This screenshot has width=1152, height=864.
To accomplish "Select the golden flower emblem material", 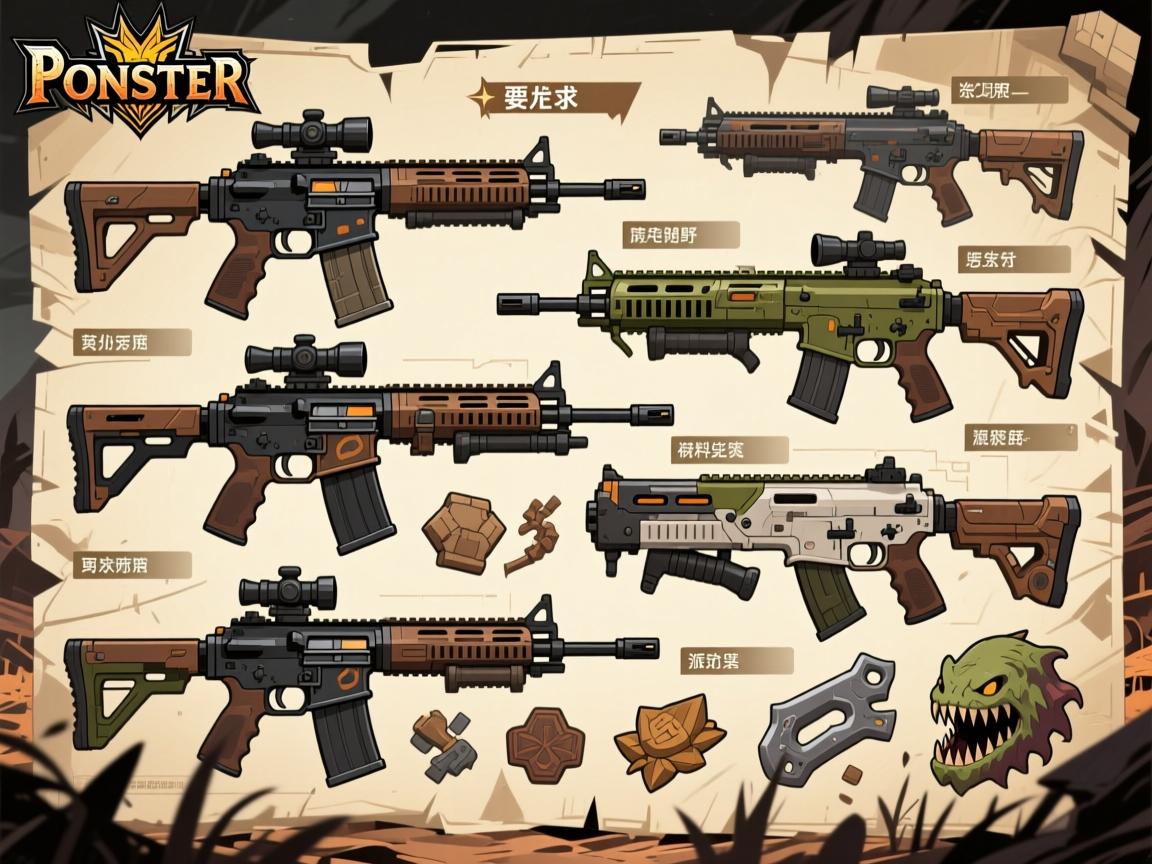I will [x=669, y=738].
